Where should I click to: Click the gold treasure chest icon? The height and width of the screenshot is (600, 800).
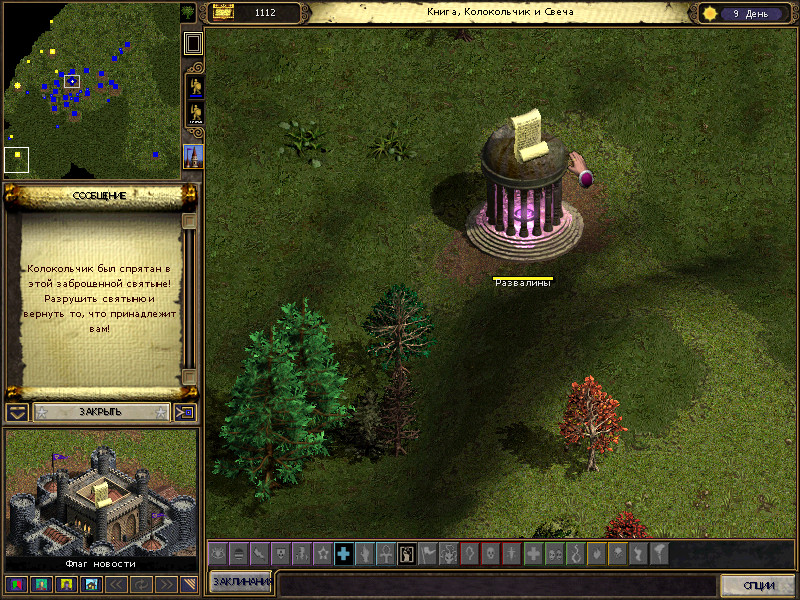point(223,13)
